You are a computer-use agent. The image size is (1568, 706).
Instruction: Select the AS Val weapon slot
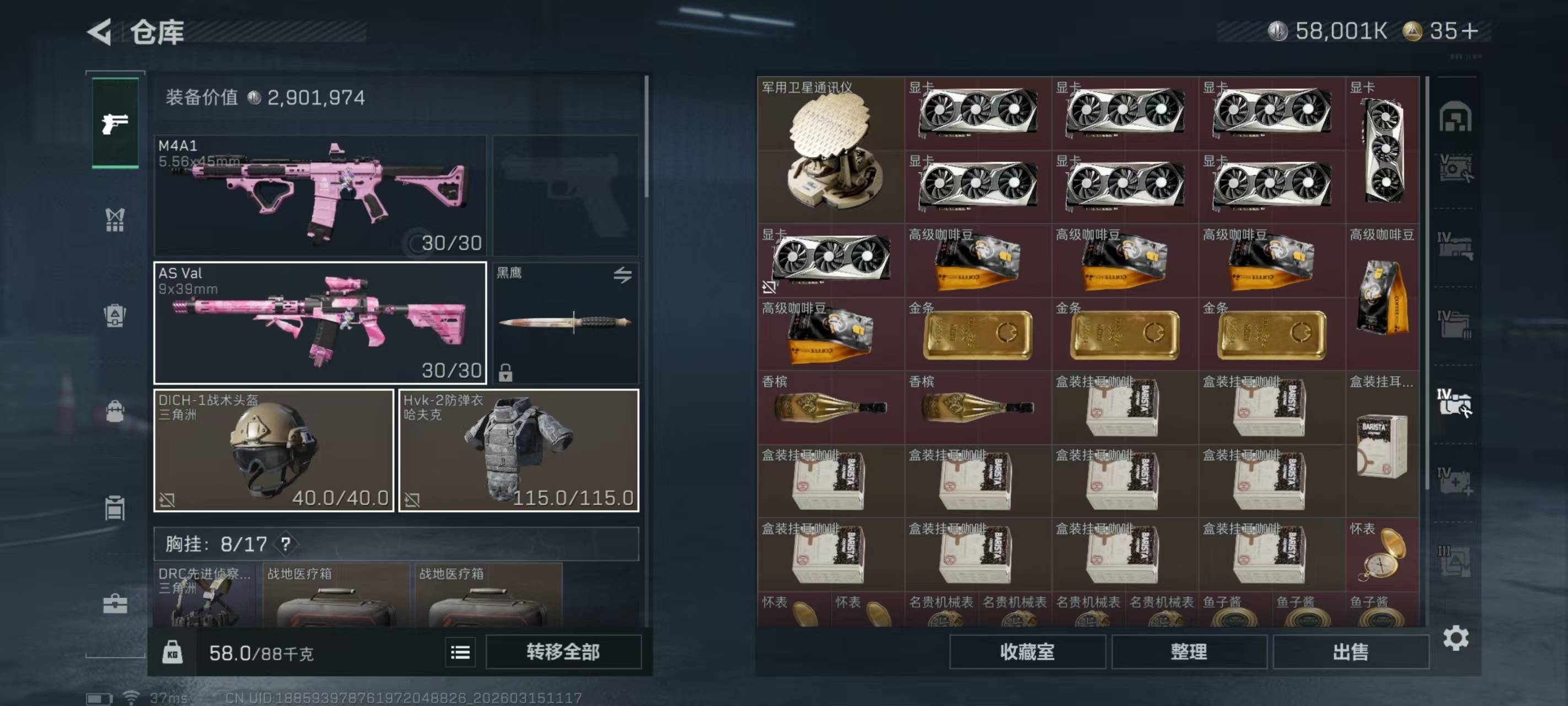tap(320, 323)
